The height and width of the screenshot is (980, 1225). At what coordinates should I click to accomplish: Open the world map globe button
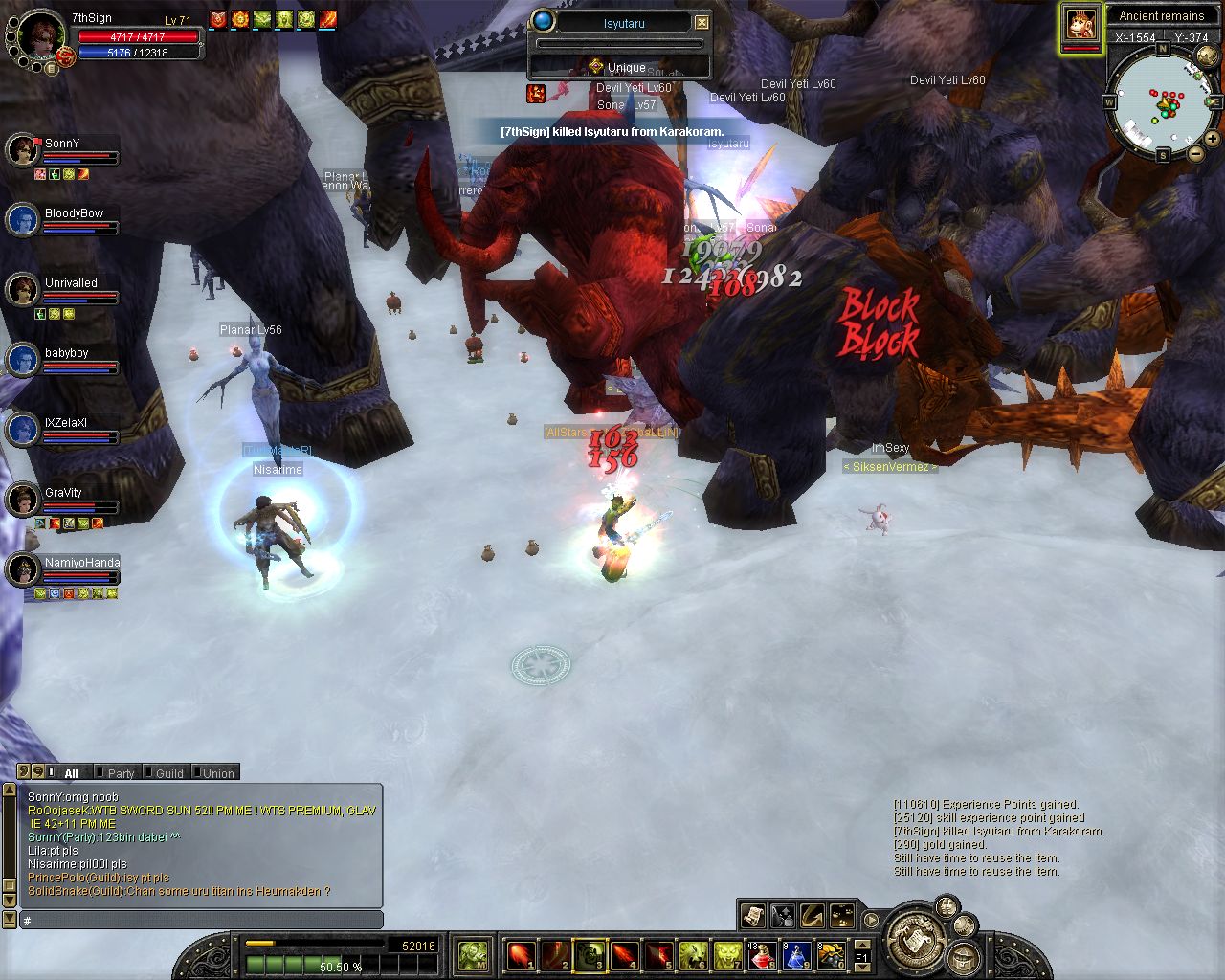(1206, 56)
